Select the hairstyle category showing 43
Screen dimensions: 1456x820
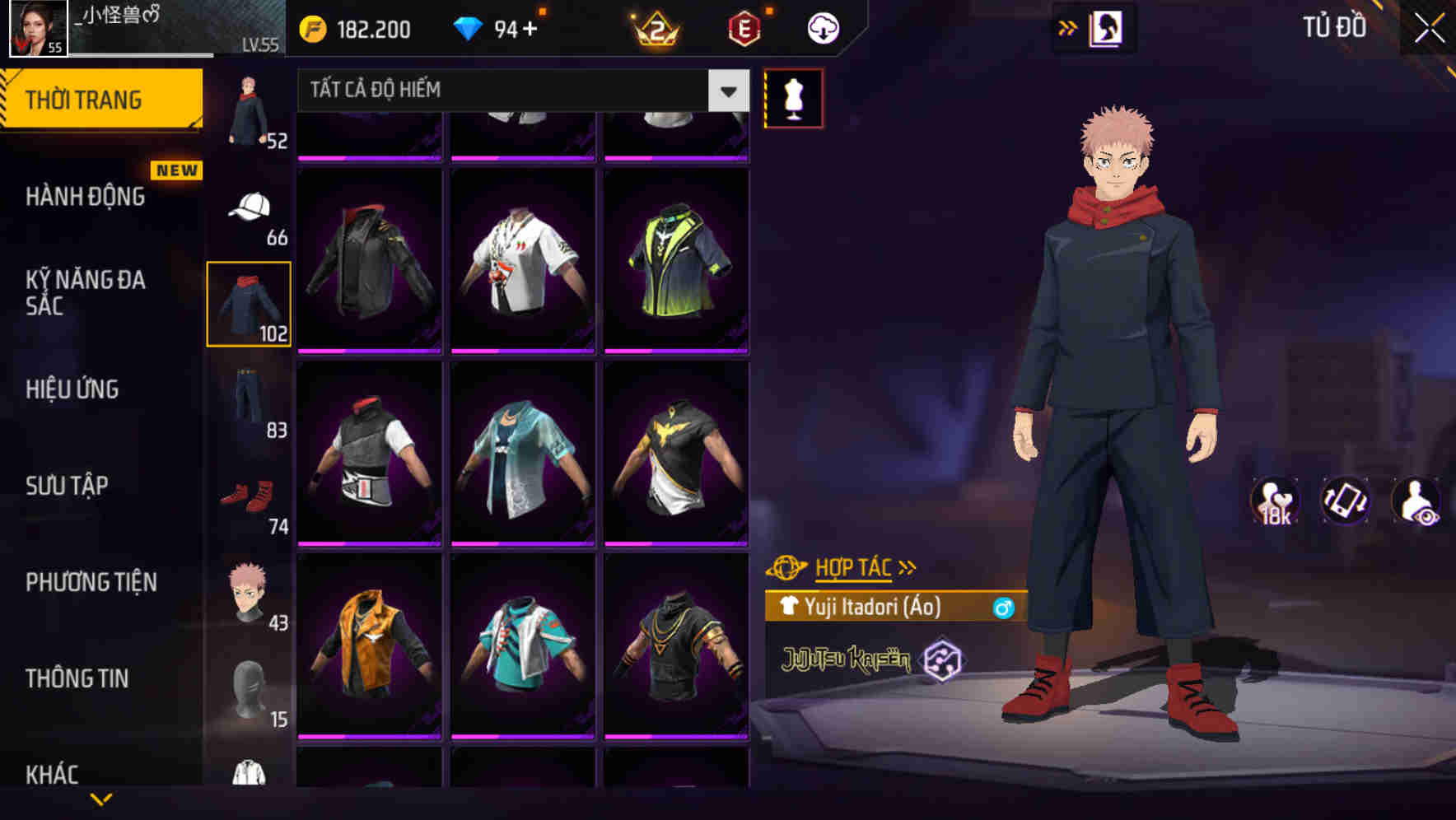tap(250, 591)
